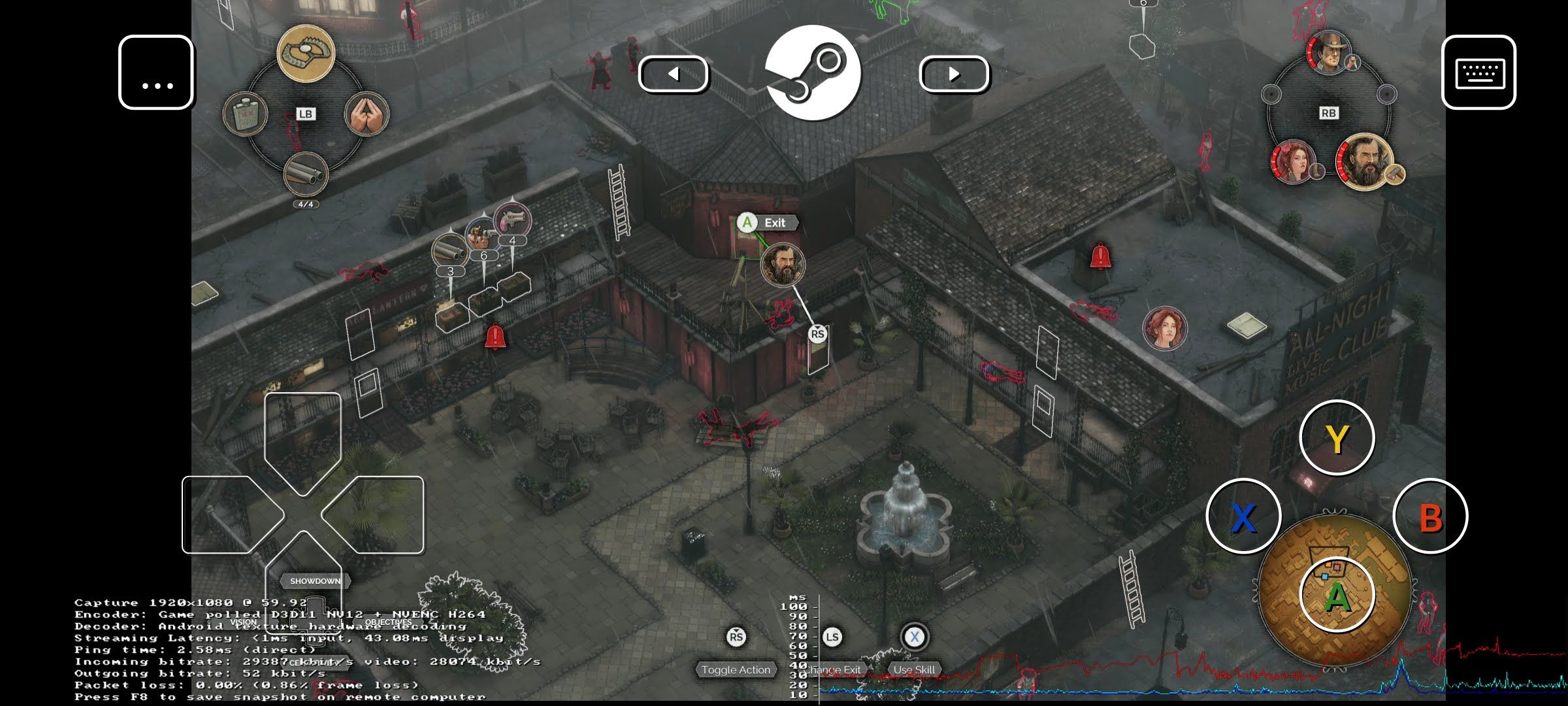Activate Showdown mode below the D-pad
Screen dimensions: 1568x706
(316, 579)
